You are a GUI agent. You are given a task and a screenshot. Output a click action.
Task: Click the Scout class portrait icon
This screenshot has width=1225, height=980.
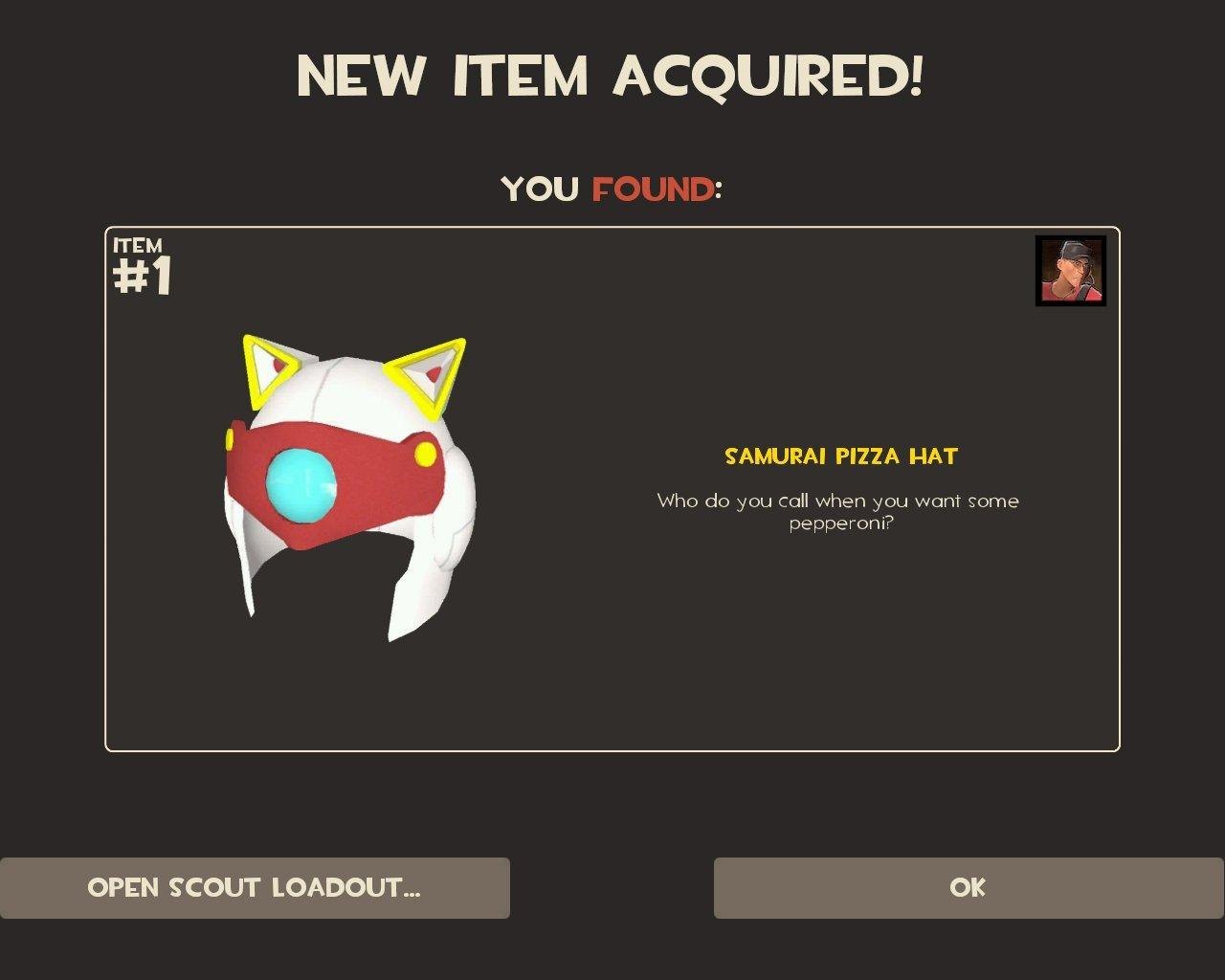(x=1070, y=271)
